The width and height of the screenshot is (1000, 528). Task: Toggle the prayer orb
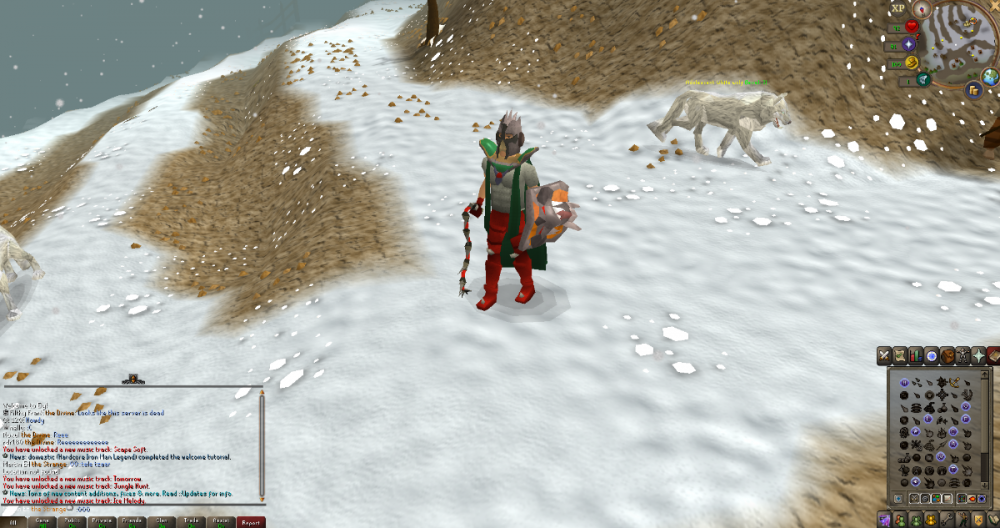click(909, 45)
